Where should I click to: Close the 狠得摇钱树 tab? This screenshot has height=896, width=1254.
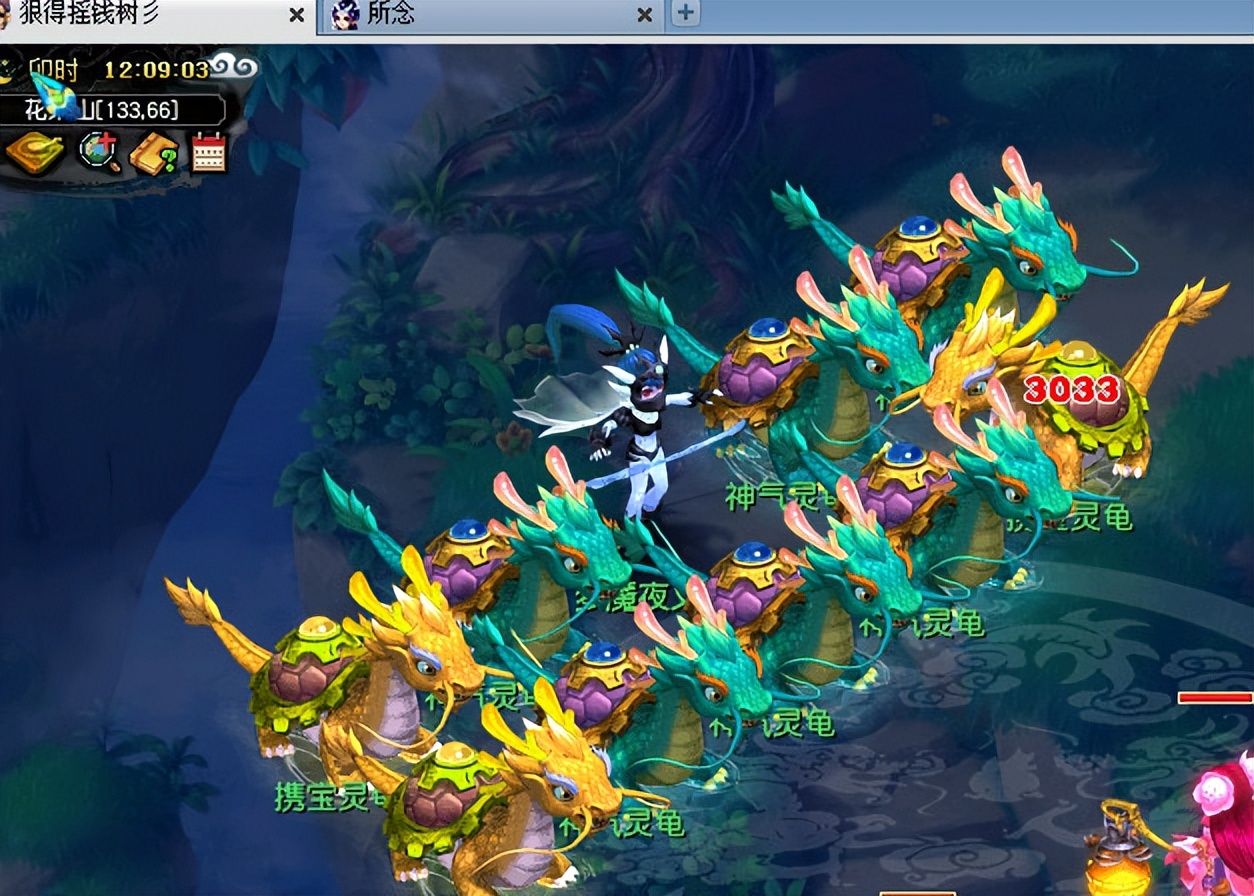(x=297, y=14)
